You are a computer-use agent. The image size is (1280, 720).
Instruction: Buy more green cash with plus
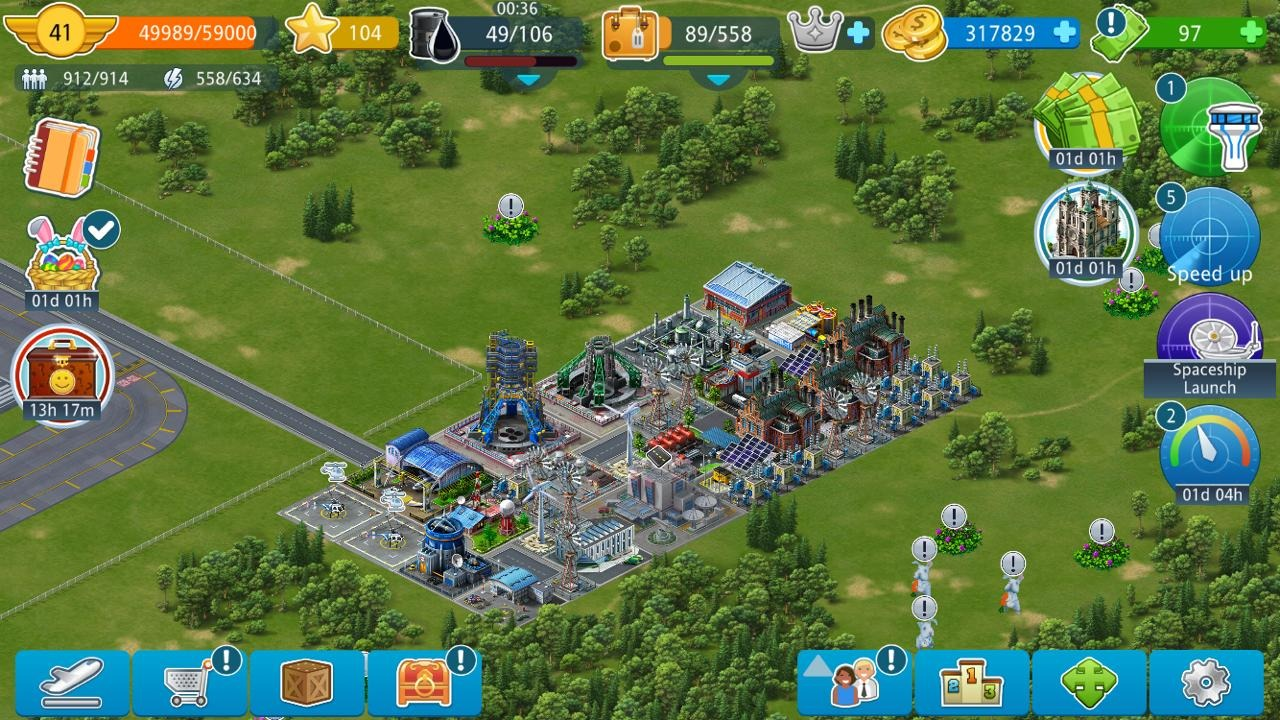coord(1250,33)
